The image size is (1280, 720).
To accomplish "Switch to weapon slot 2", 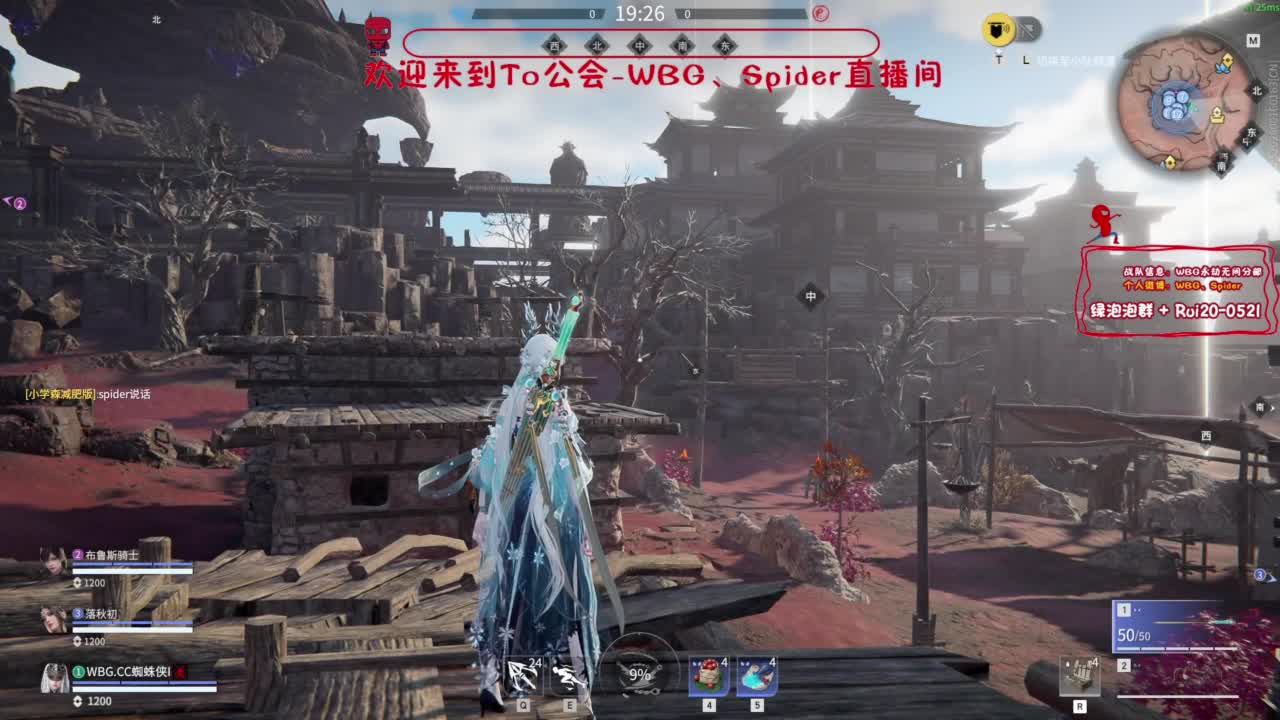I will [1124, 665].
